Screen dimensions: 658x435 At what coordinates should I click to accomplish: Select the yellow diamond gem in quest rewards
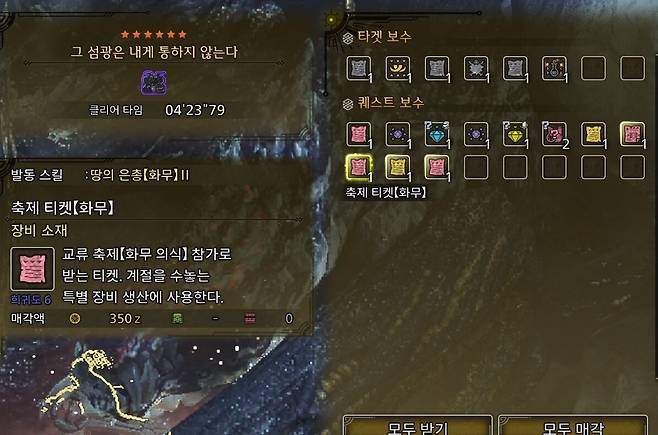tap(514, 133)
